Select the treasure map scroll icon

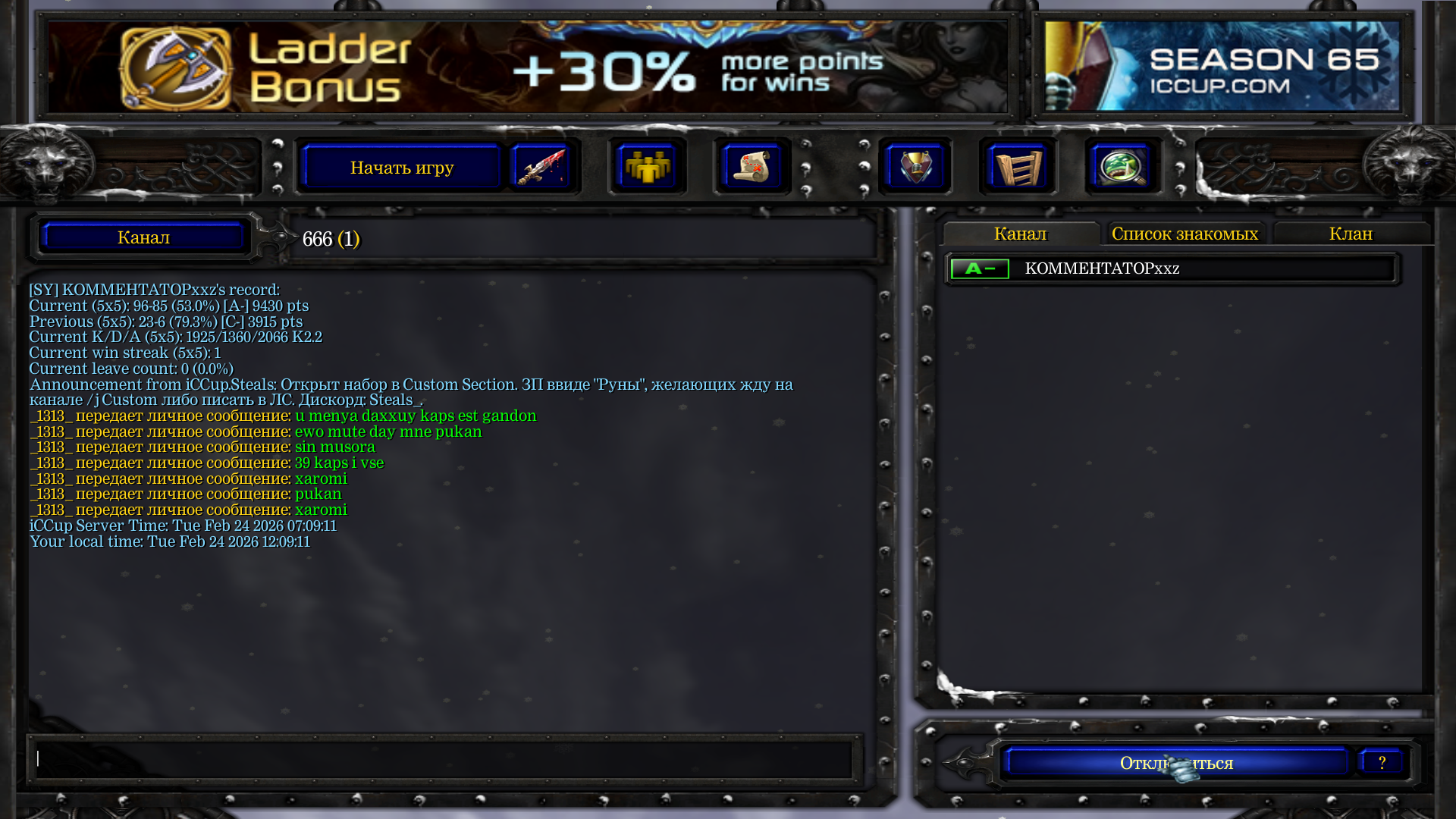point(752,167)
